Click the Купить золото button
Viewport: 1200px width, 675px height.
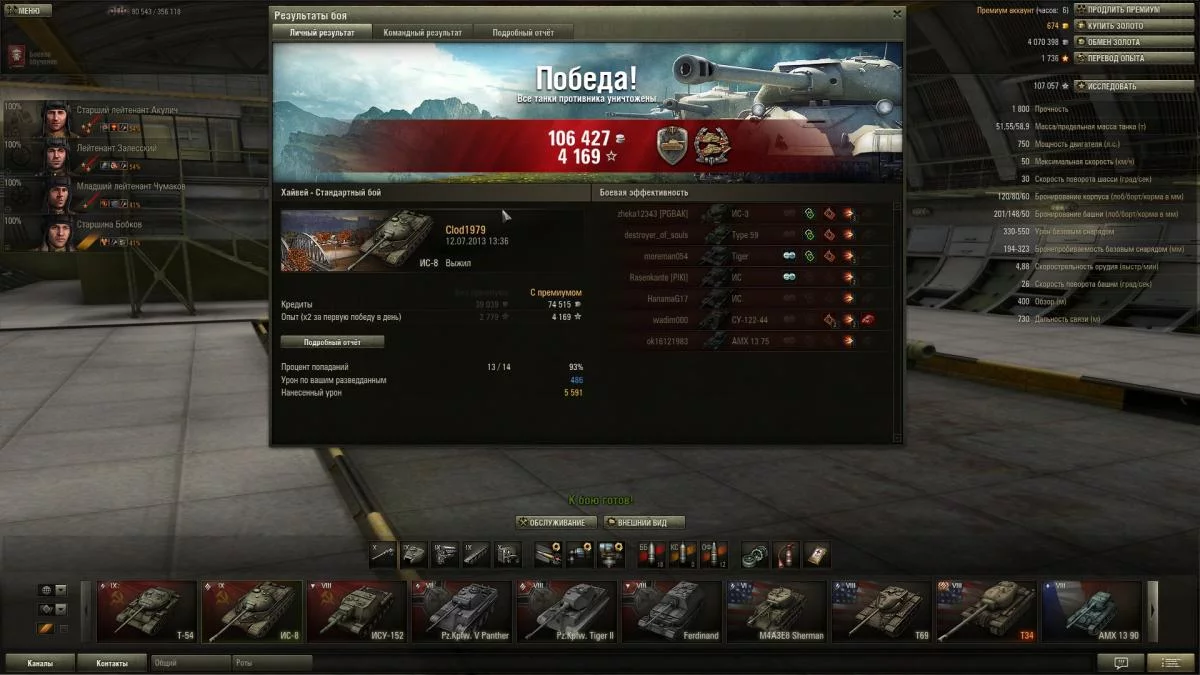point(1119,26)
